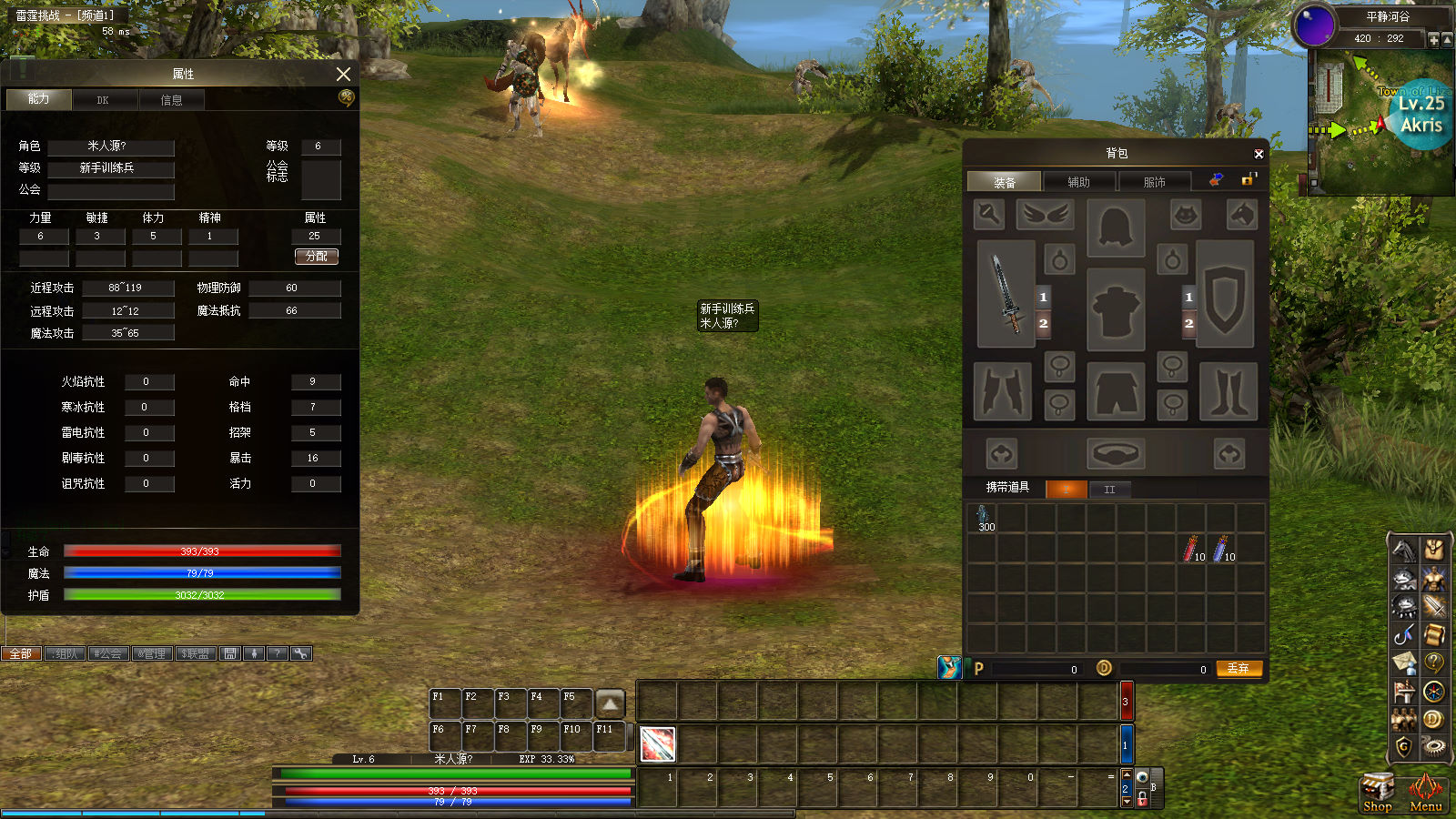Select the item stack of 300
The image size is (1456, 819).
point(982,519)
